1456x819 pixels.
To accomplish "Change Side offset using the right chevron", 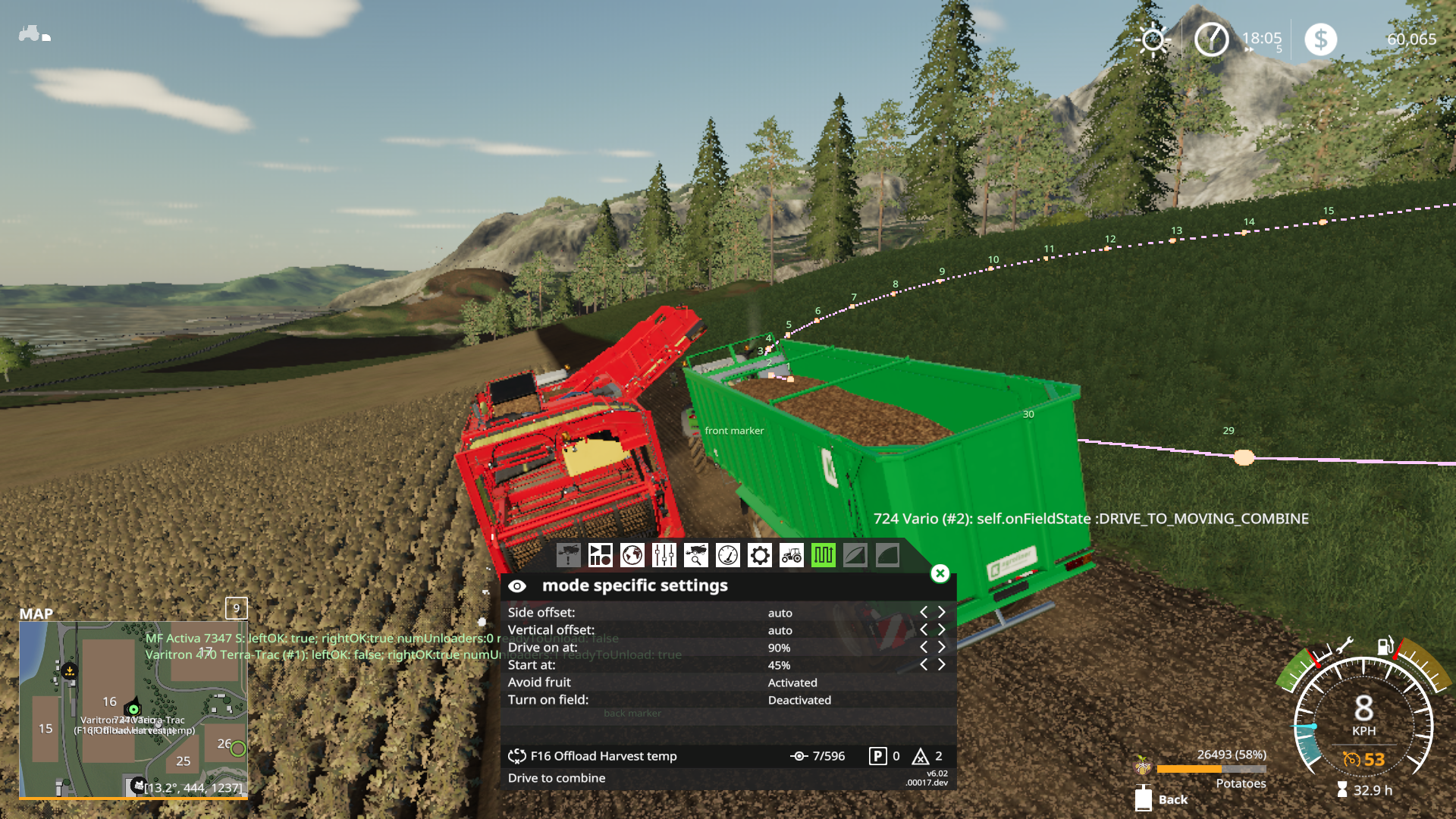I will 942,613.
